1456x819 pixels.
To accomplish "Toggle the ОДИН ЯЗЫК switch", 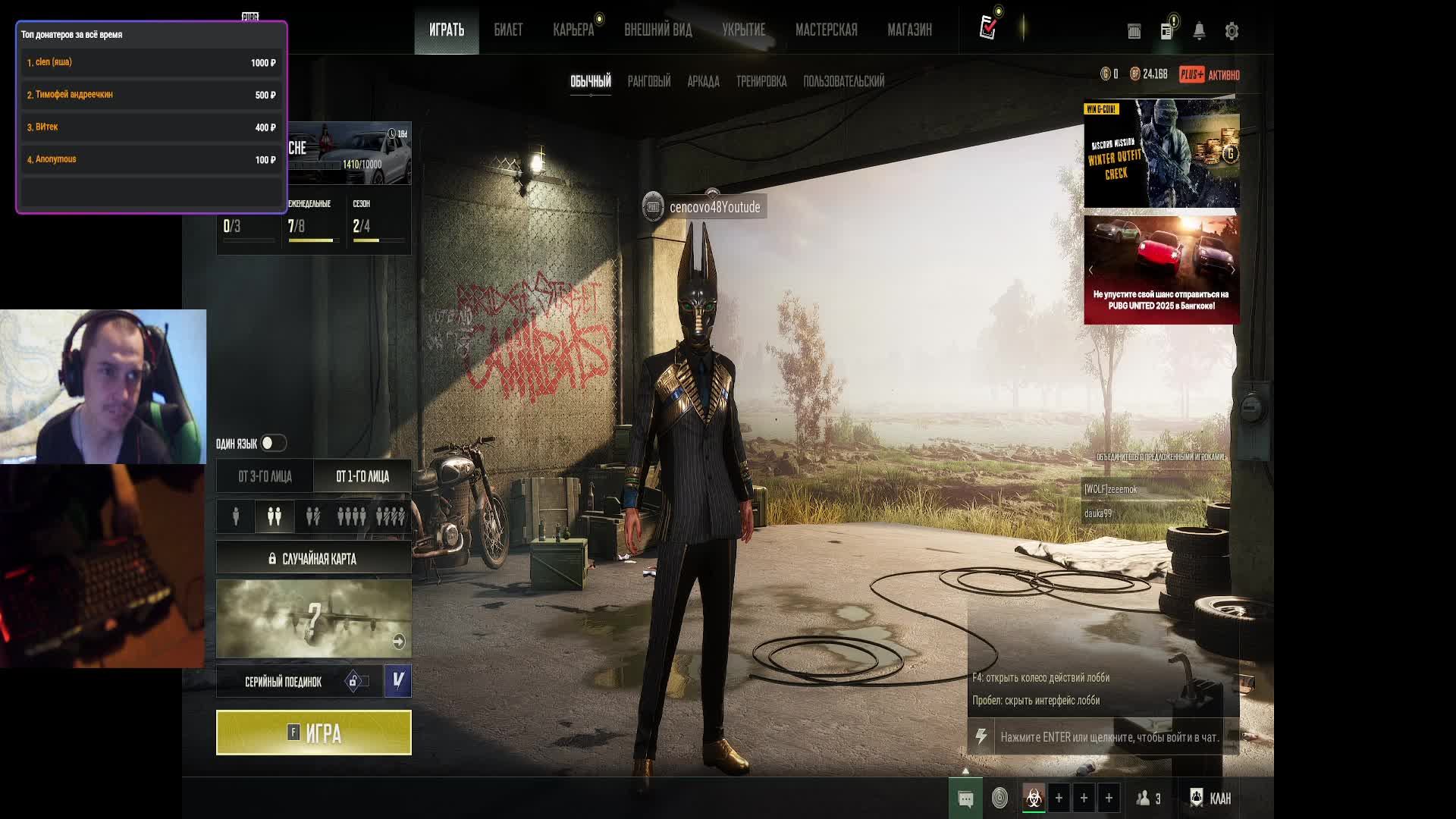I will pyautogui.click(x=273, y=443).
